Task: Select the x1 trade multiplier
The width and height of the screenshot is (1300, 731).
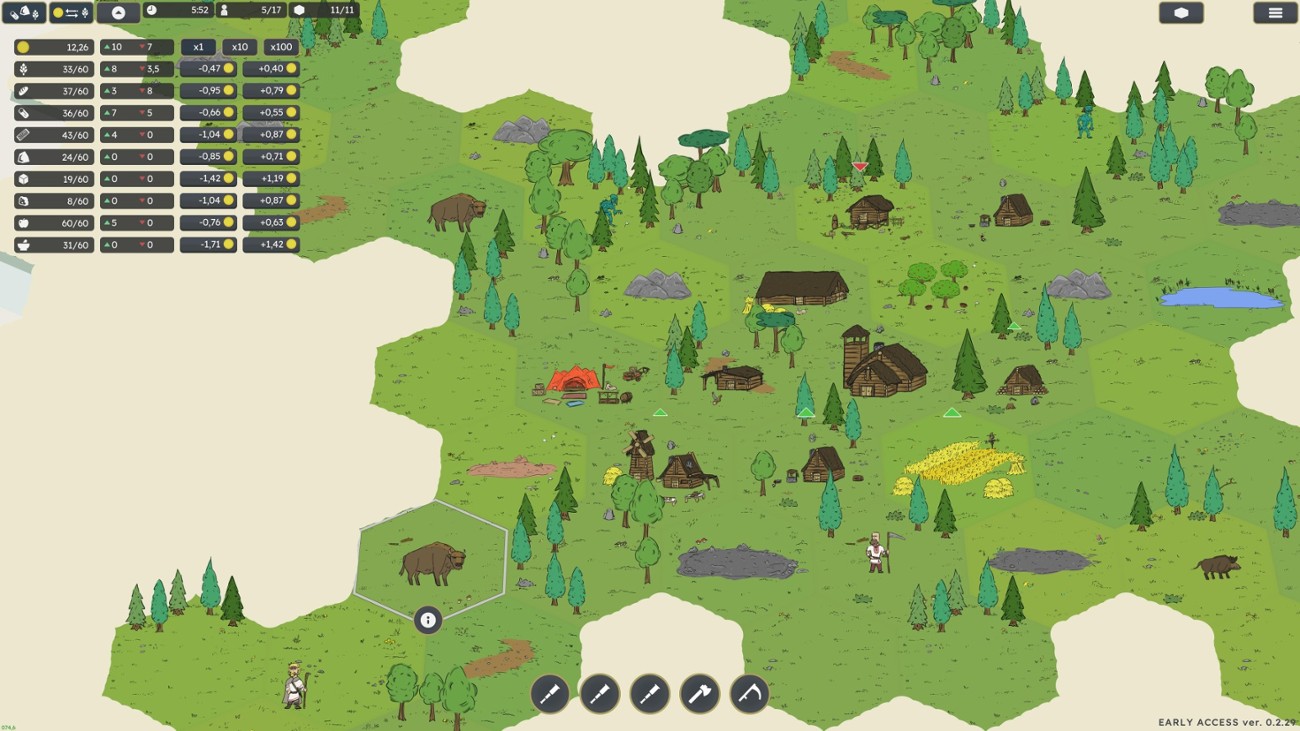Action: 197,46
